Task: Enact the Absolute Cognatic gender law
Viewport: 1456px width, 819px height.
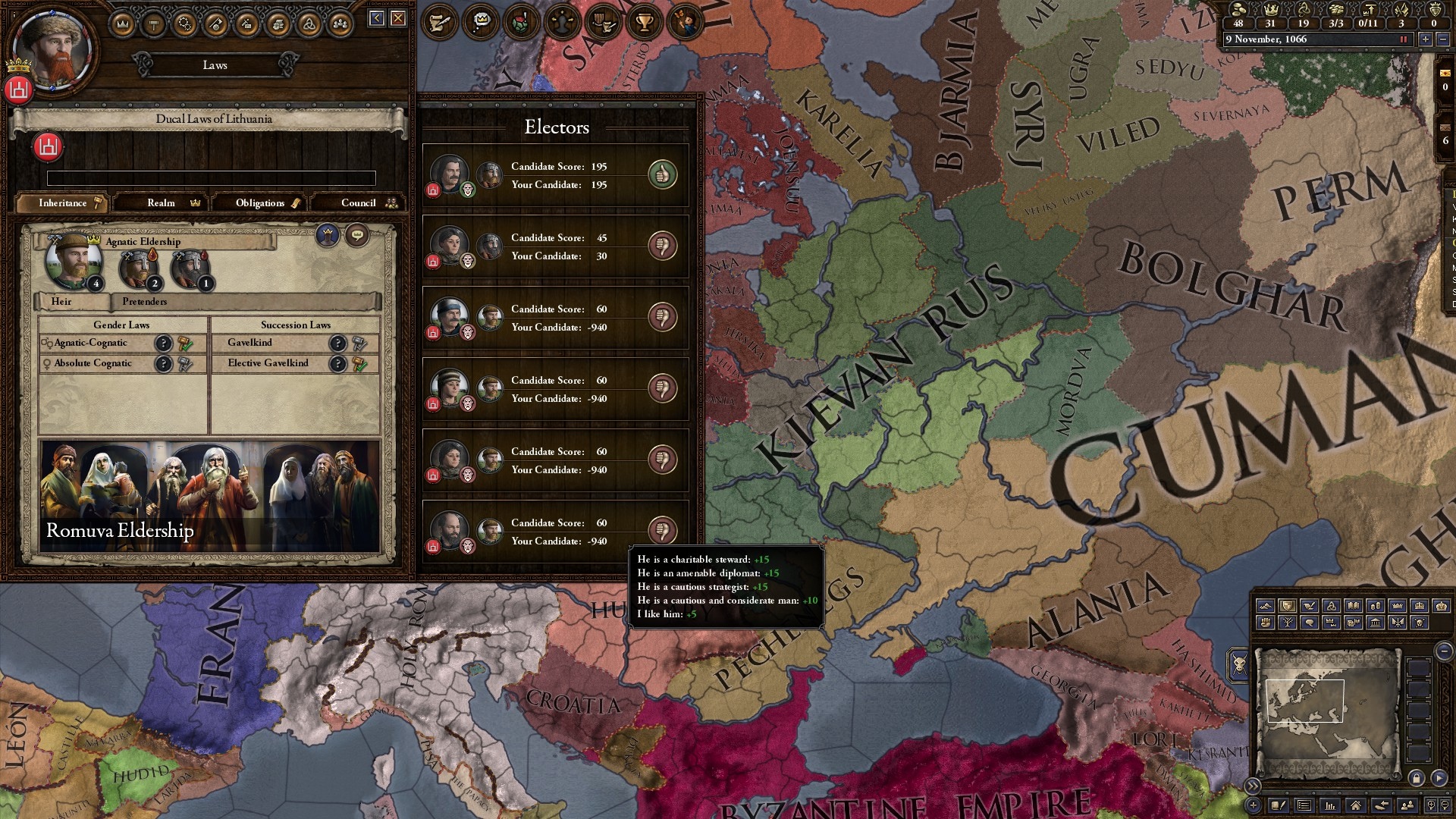Action: click(x=185, y=364)
